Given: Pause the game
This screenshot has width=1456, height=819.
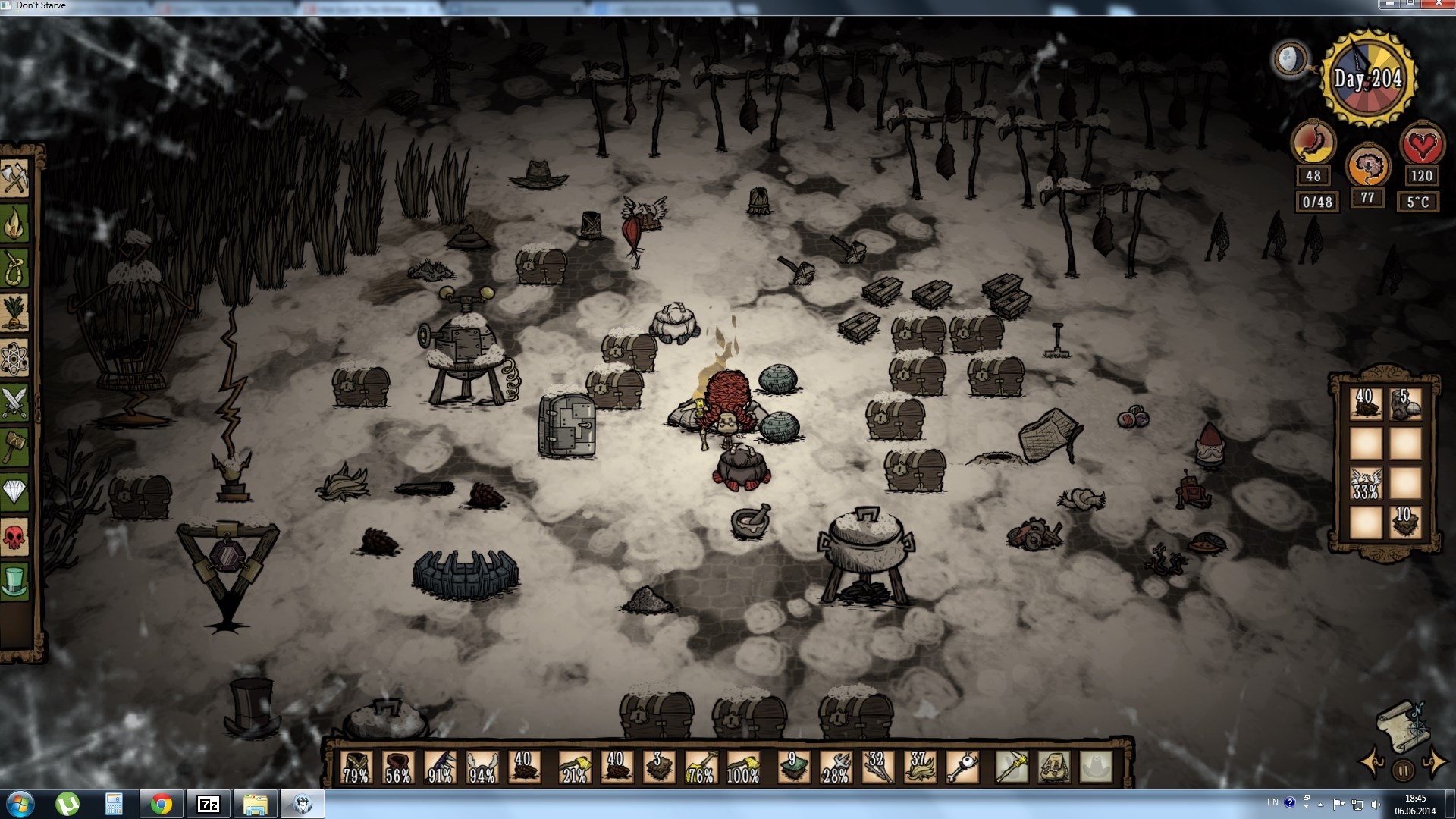Looking at the screenshot, I should click(x=1403, y=770).
